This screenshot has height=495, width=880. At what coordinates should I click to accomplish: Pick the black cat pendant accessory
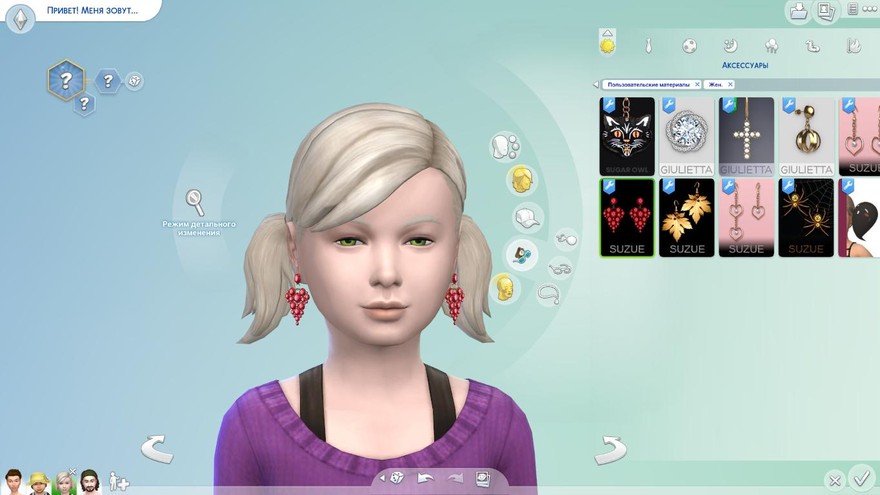627,136
